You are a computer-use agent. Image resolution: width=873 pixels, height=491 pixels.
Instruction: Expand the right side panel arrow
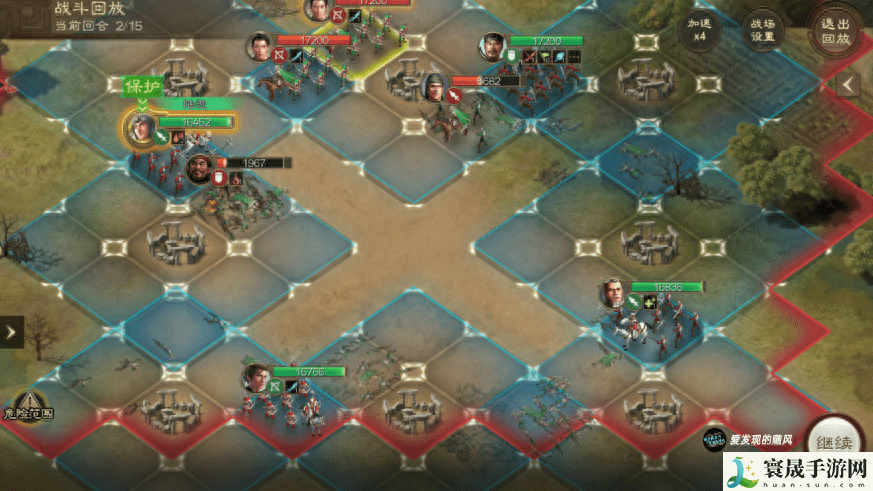click(x=848, y=84)
